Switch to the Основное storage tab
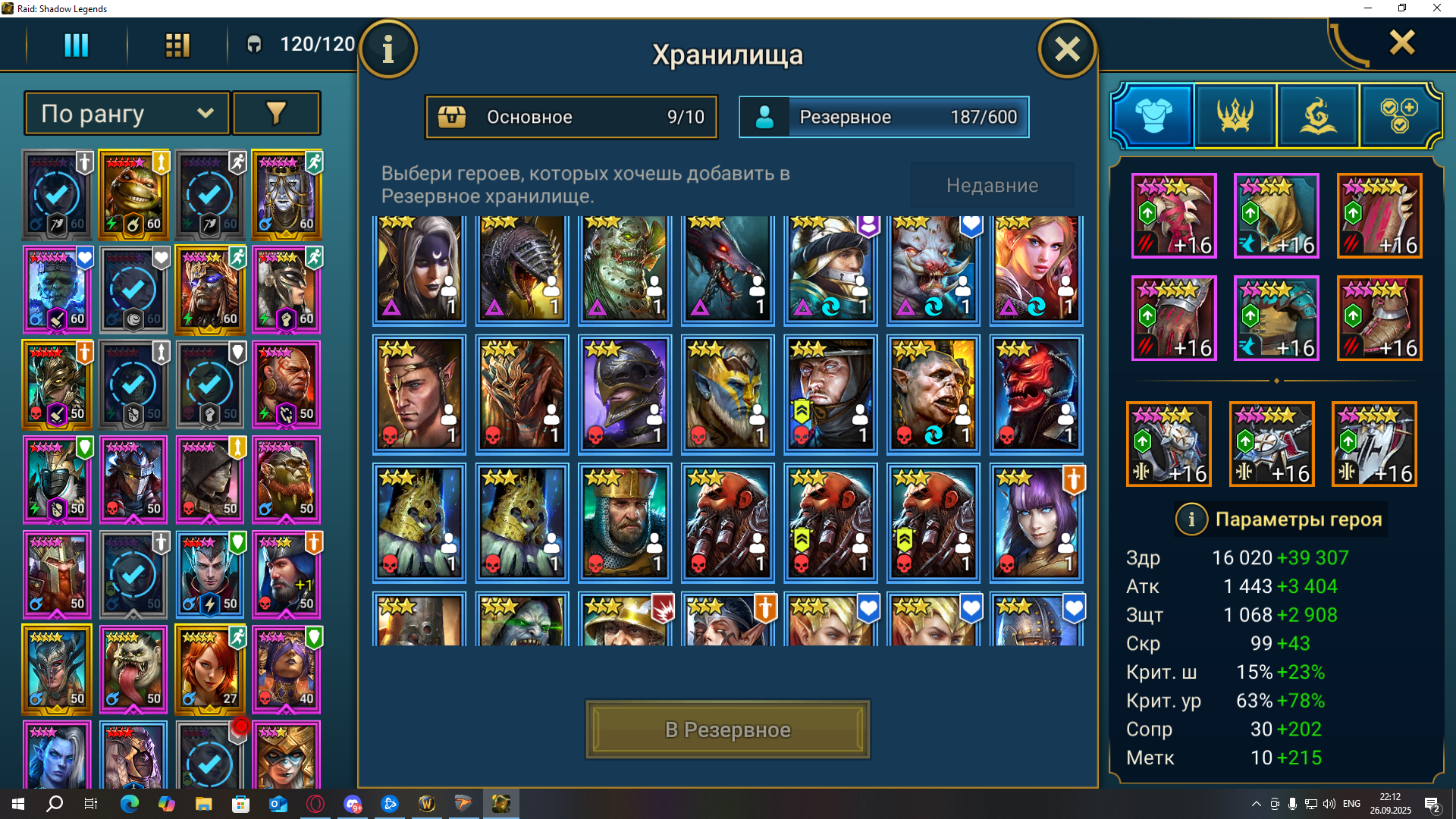The height and width of the screenshot is (819, 1456). coord(571,117)
